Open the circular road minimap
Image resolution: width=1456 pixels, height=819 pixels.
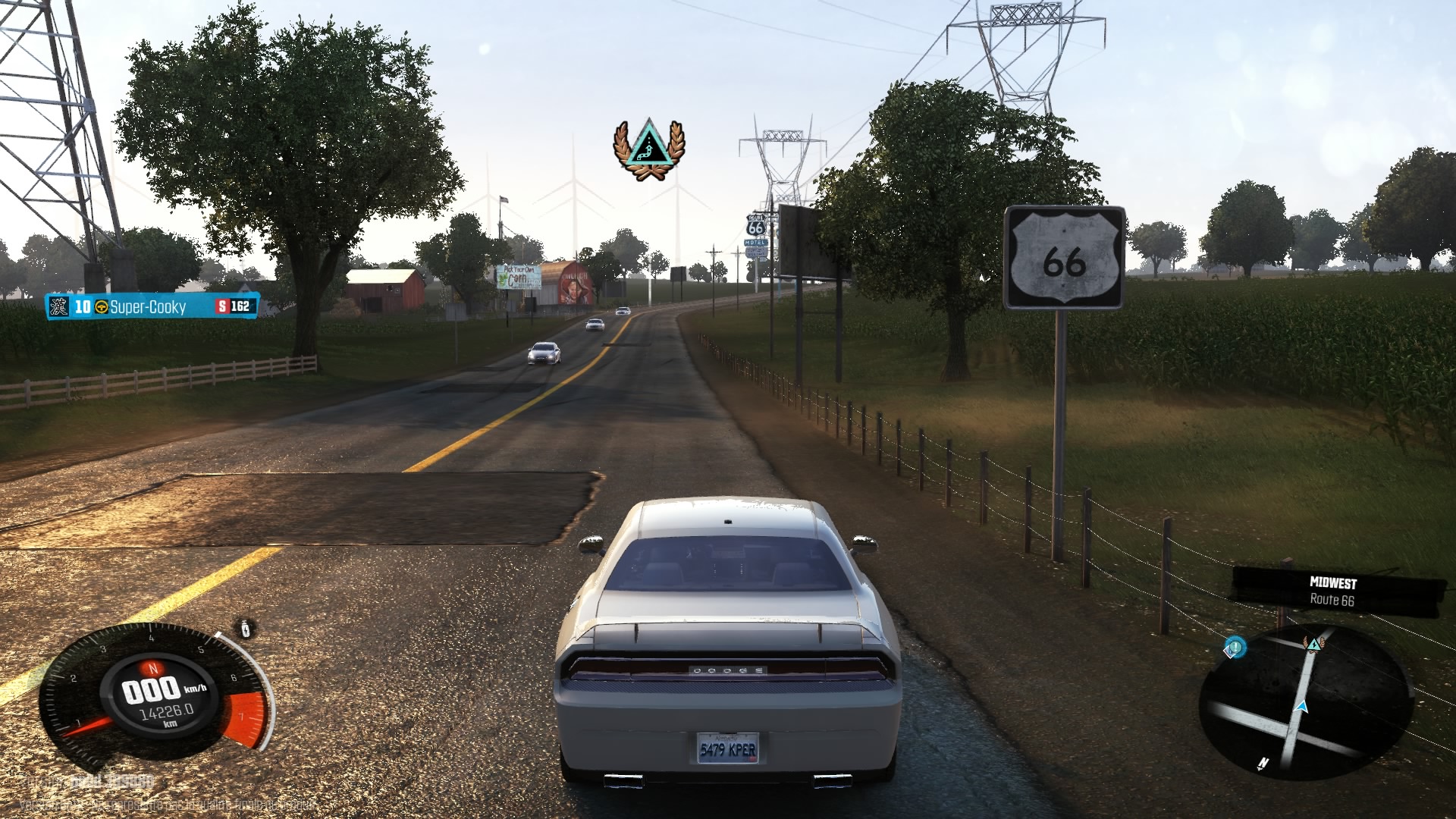tap(1306, 701)
